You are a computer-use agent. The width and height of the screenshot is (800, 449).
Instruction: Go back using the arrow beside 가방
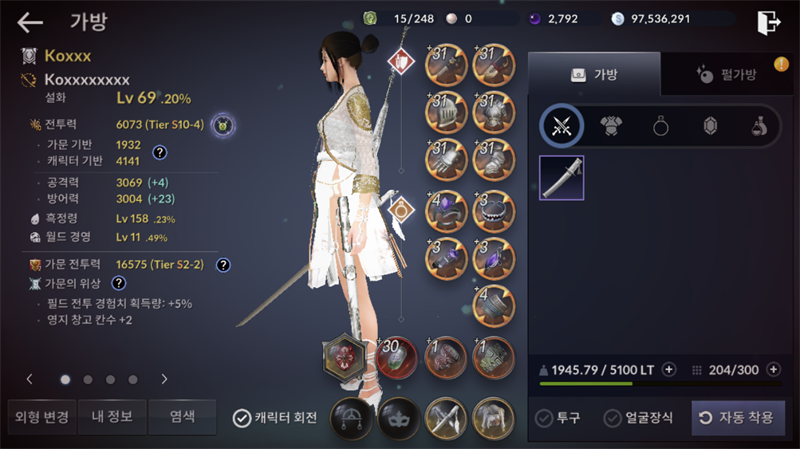[x=30, y=21]
